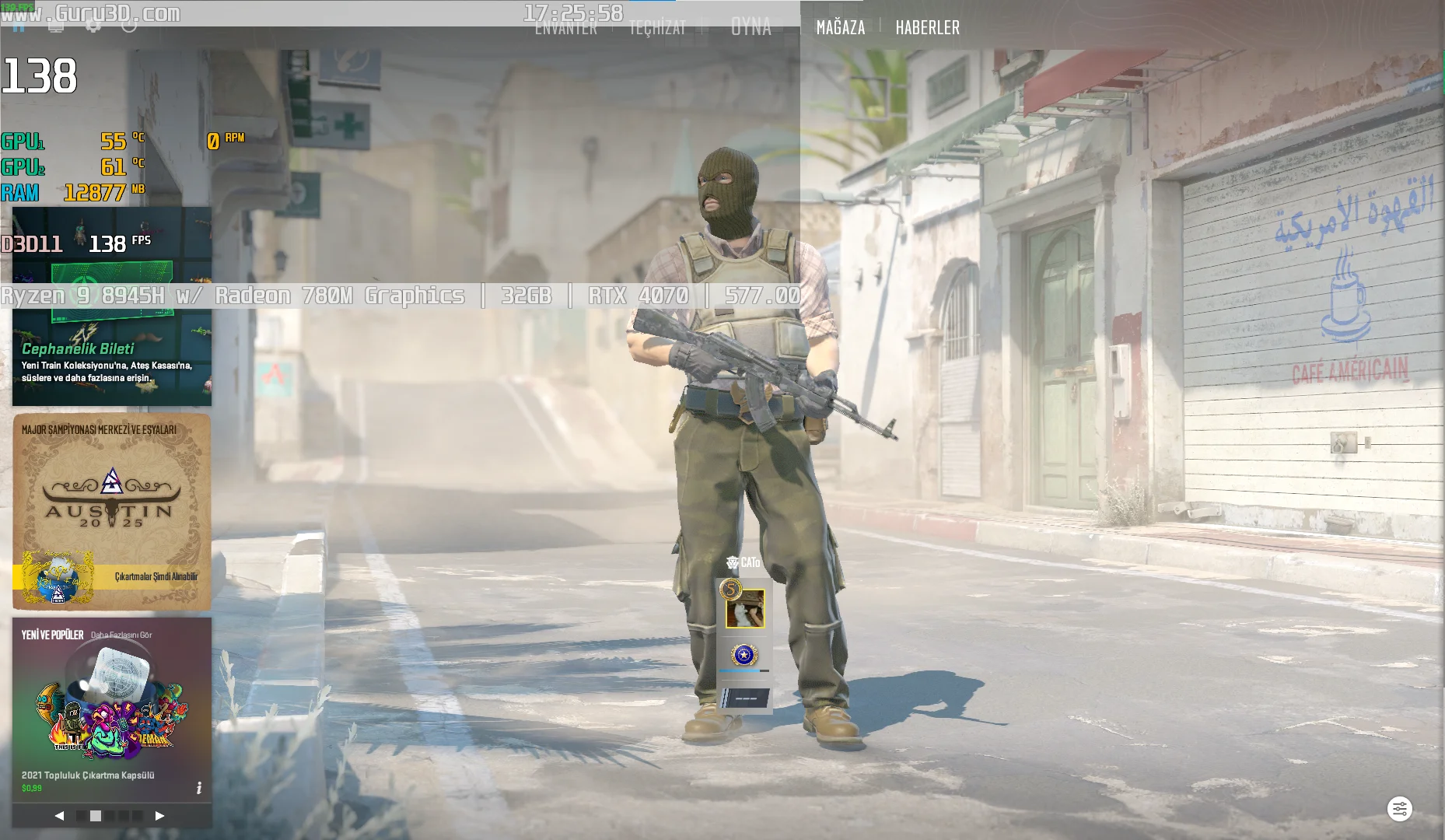This screenshot has width=1445, height=840.
Task: Show info for the sticker capsule
Action: (199, 788)
